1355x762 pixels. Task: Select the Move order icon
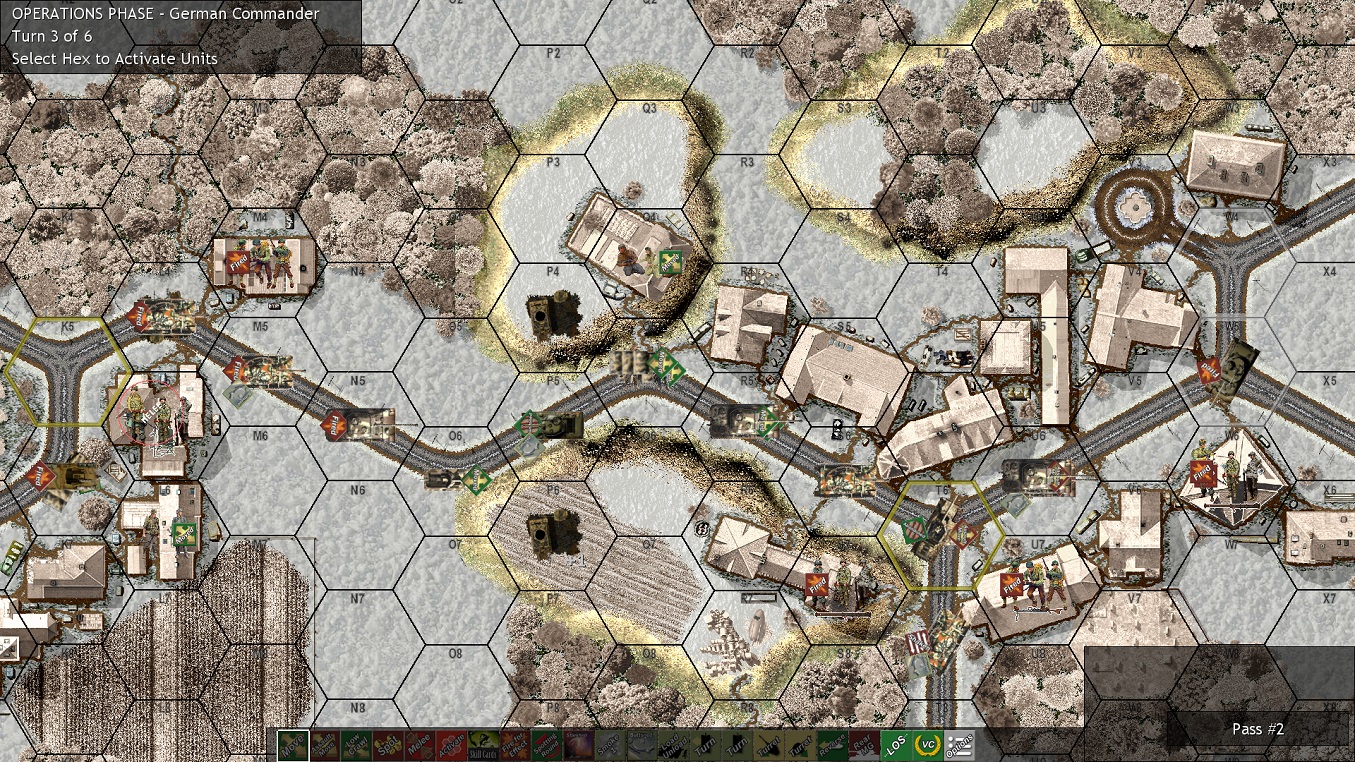click(295, 744)
